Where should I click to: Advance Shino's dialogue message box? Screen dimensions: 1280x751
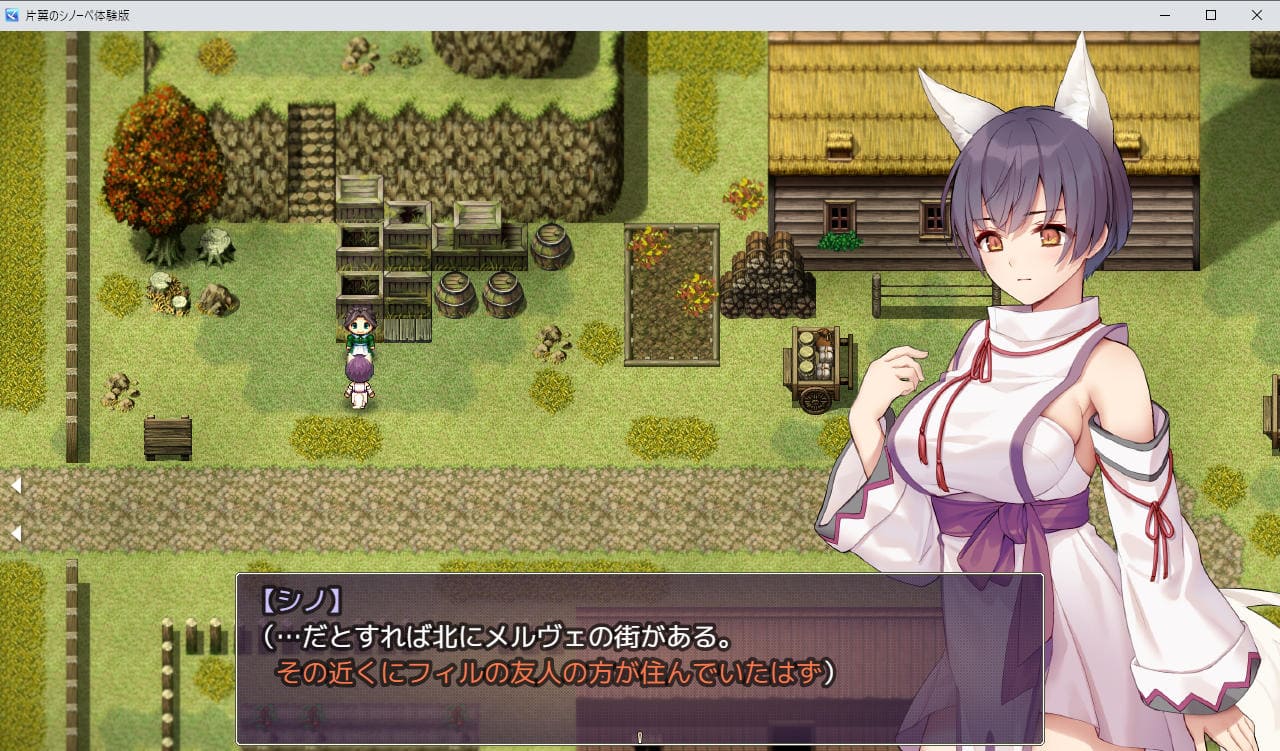[639, 658]
